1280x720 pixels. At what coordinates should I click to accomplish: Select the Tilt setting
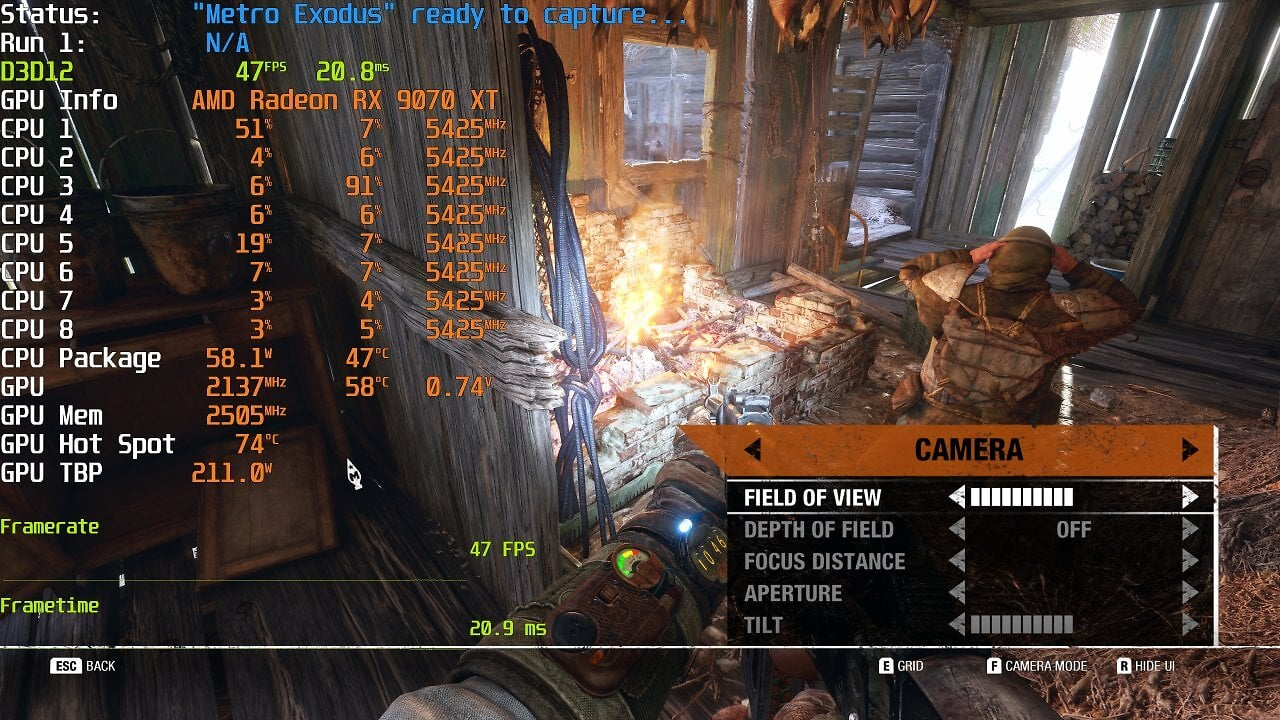763,625
